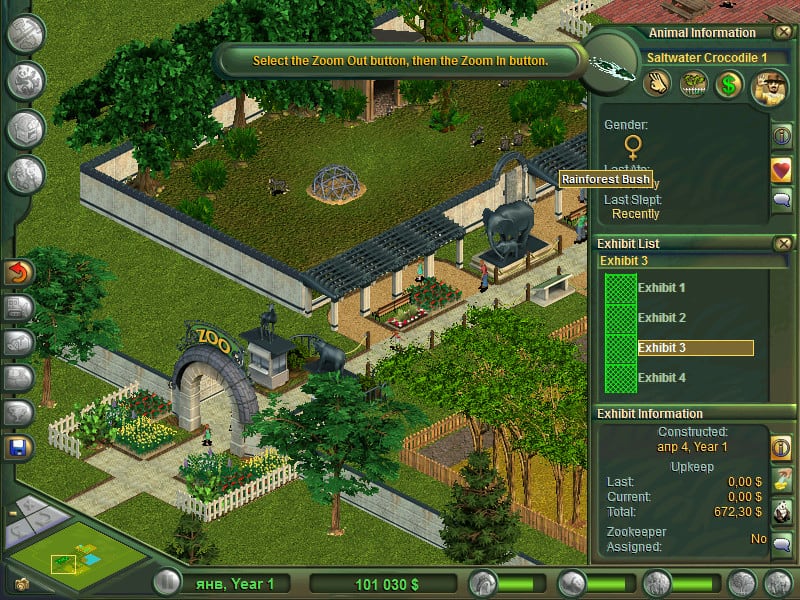Take a screenshot with the camera button
Screen dimensions: 800x600
point(22,583)
